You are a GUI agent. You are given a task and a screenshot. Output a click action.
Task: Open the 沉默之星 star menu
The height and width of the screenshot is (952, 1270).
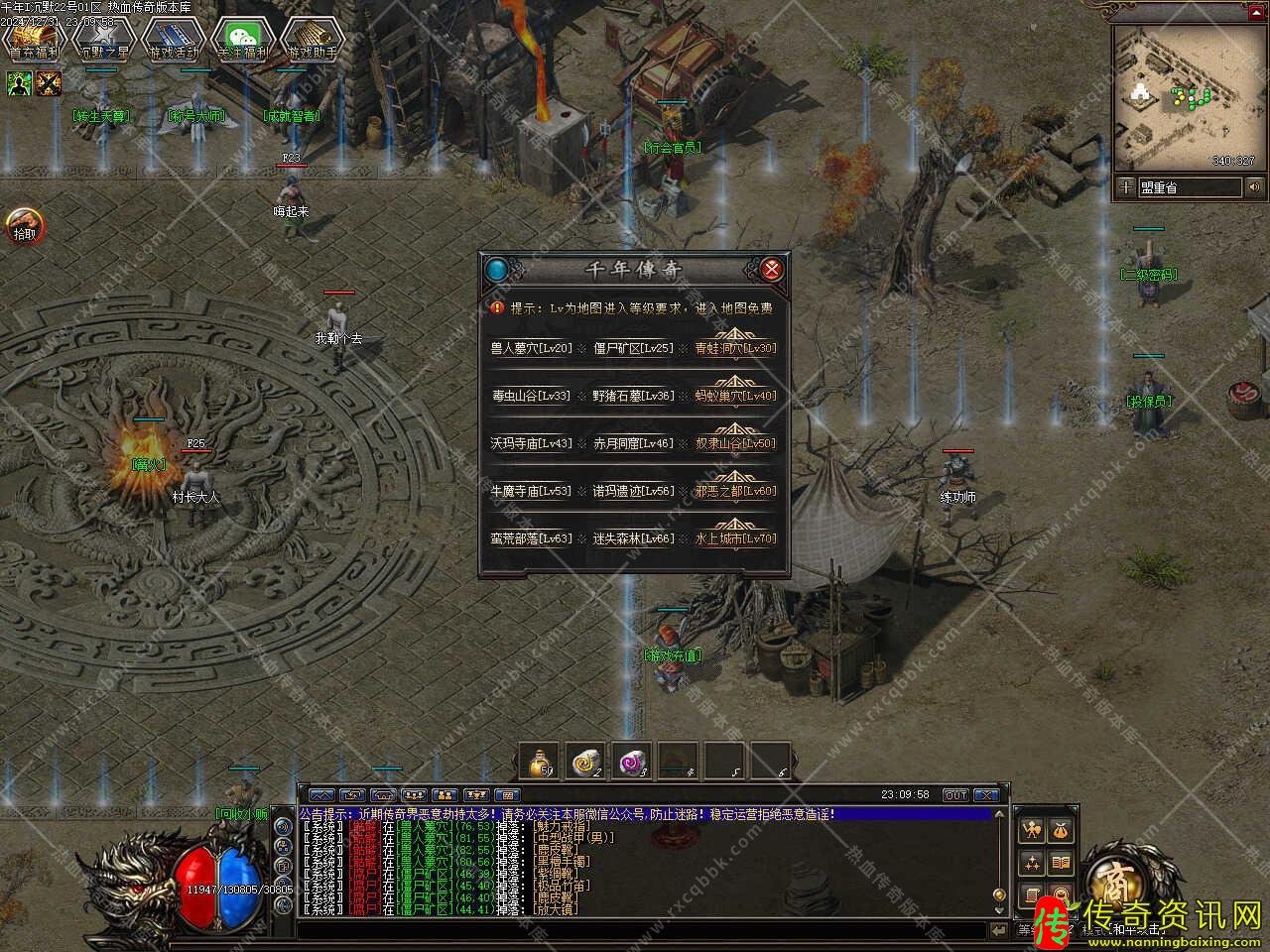[x=103, y=40]
